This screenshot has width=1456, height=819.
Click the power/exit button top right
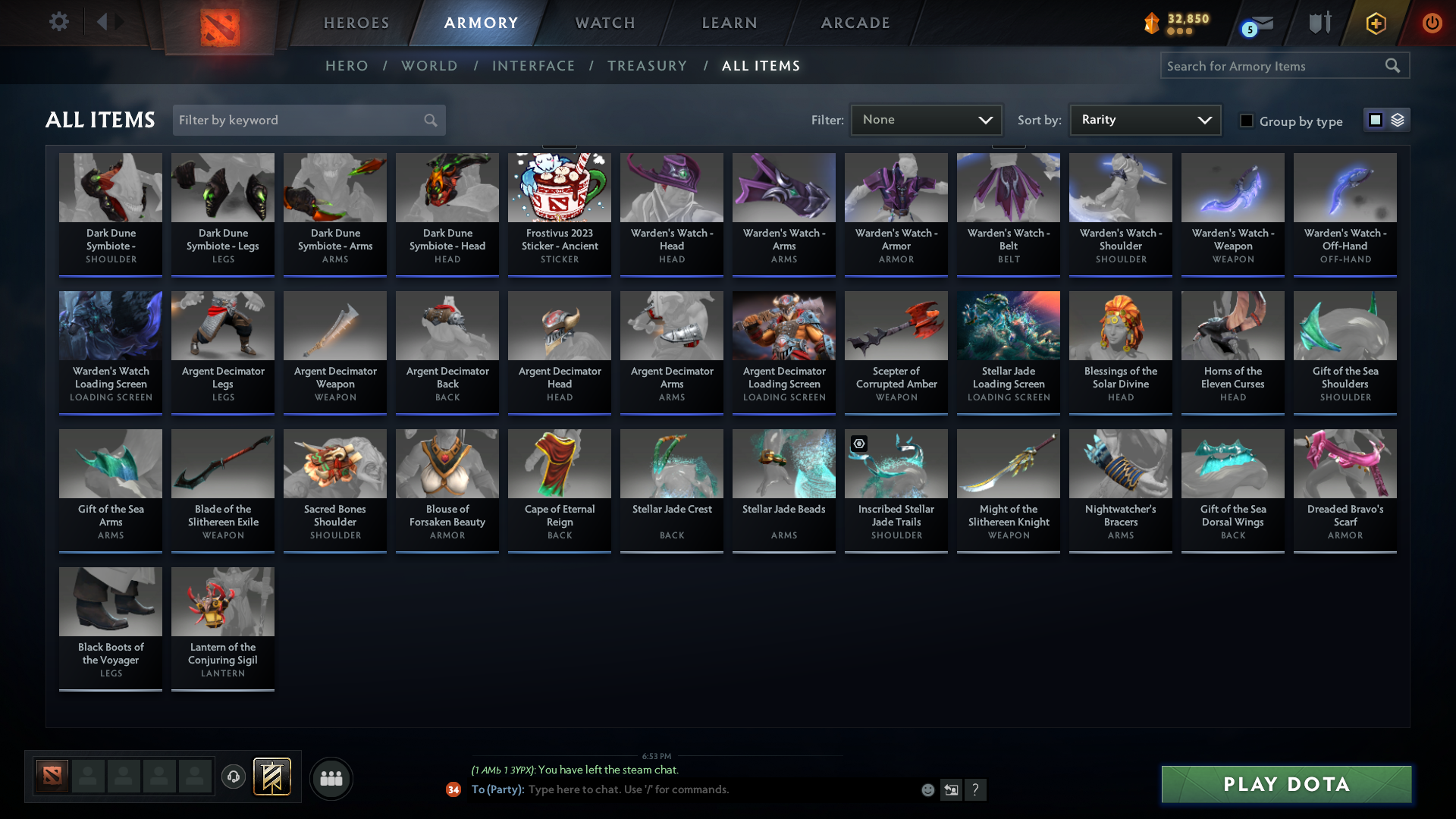(1432, 23)
